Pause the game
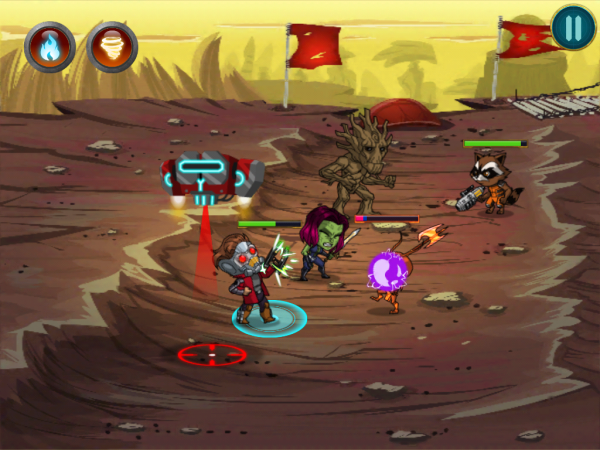Viewport: 600px width, 450px height. point(573,27)
